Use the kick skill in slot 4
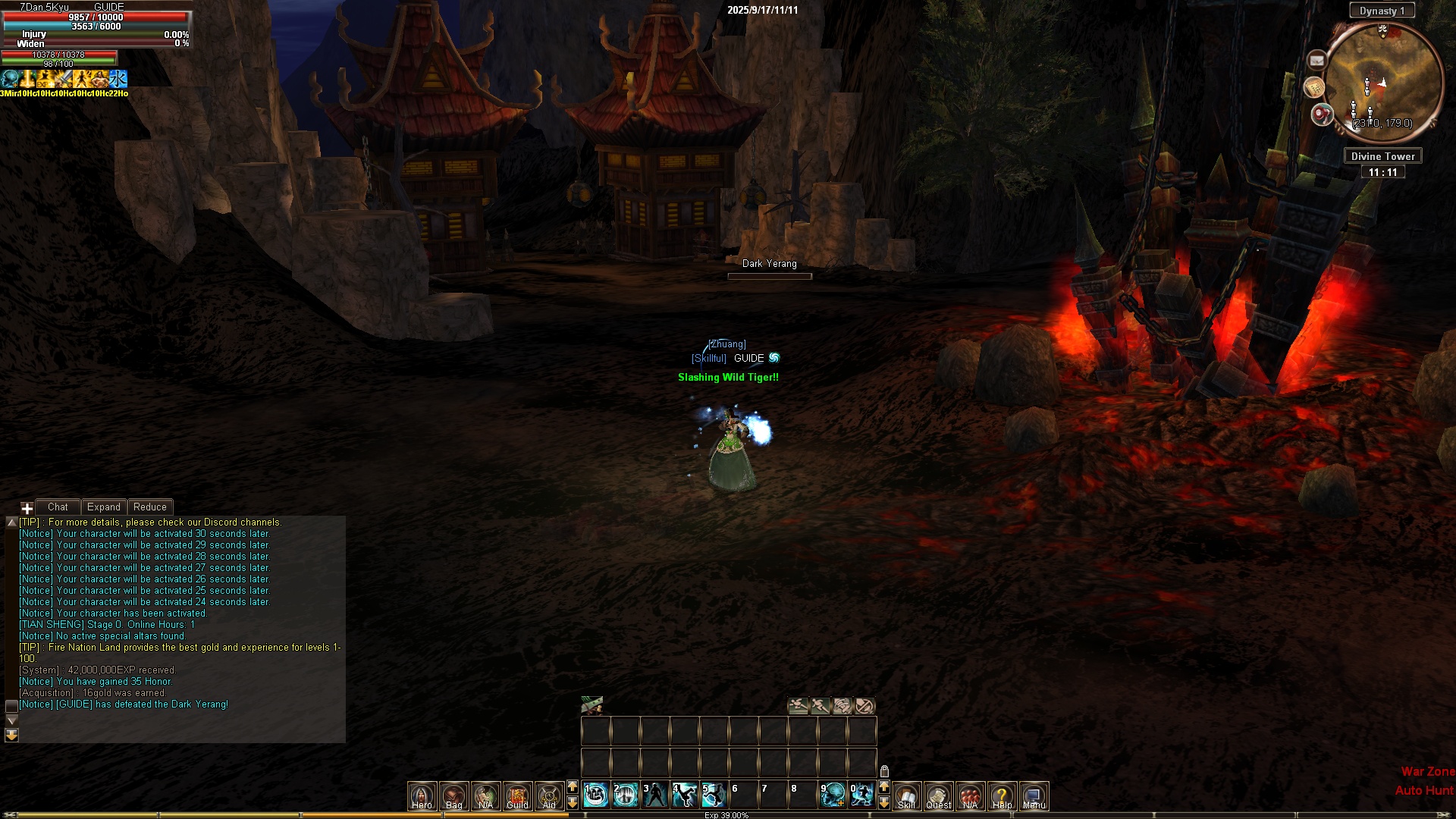The width and height of the screenshot is (1456, 819). click(x=685, y=795)
